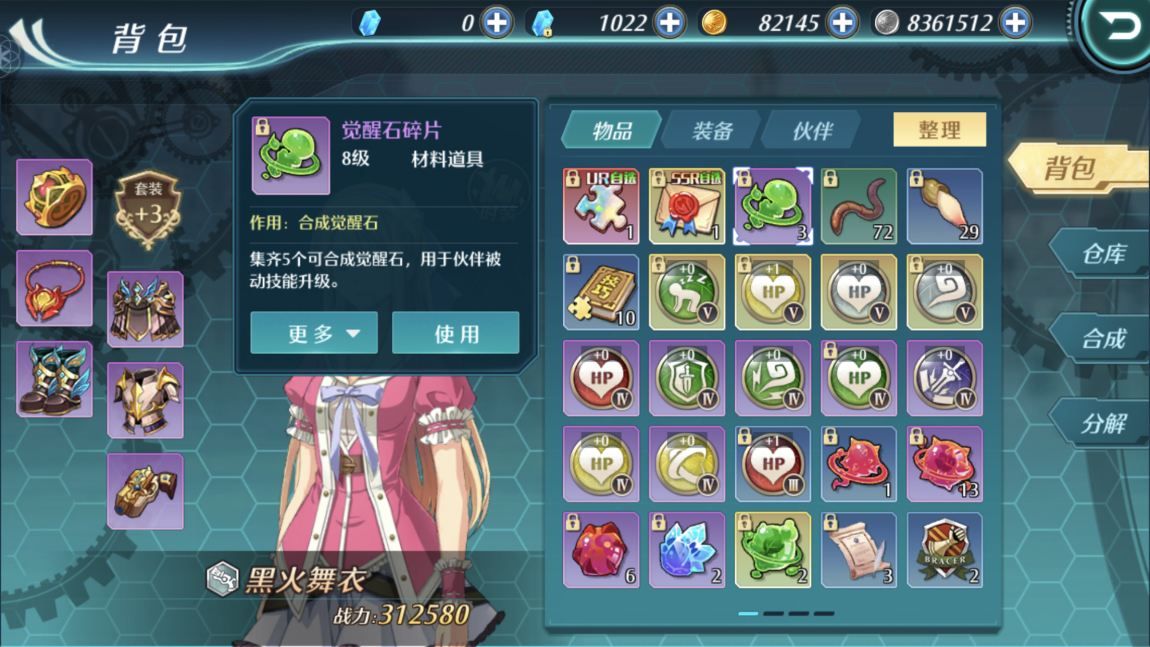Sort inventory with the 整理 button

[x=938, y=130]
